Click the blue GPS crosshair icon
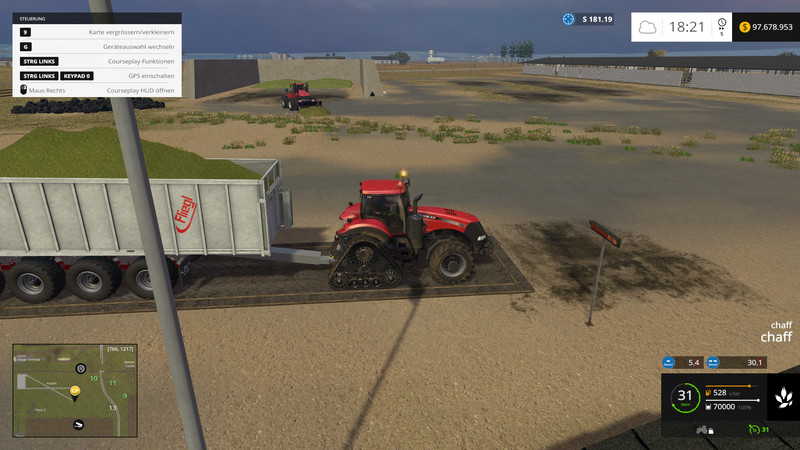This screenshot has height=450, width=800. [x=569, y=19]
